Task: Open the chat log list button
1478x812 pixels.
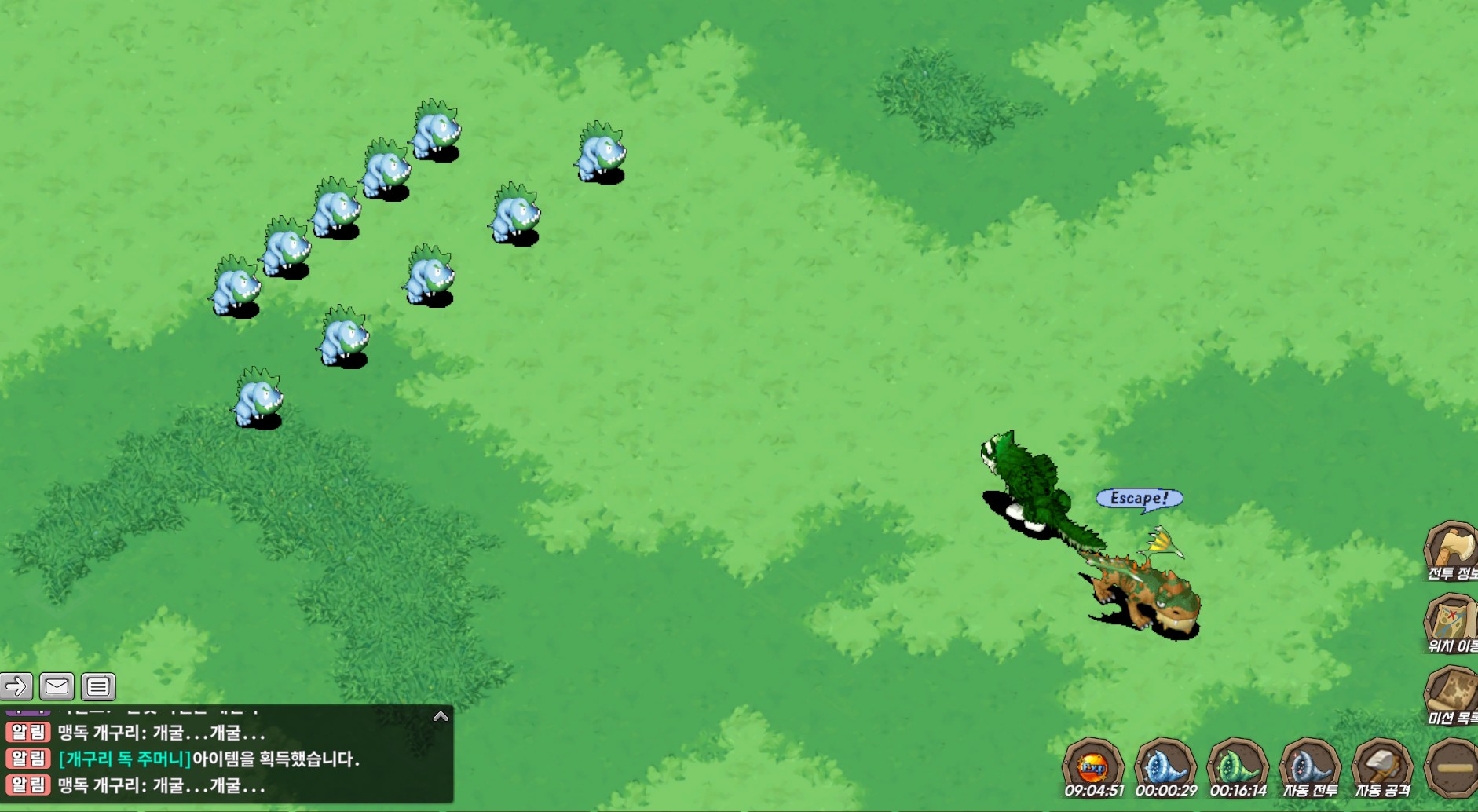Action: pyautogui.click(x=98, y=686)
